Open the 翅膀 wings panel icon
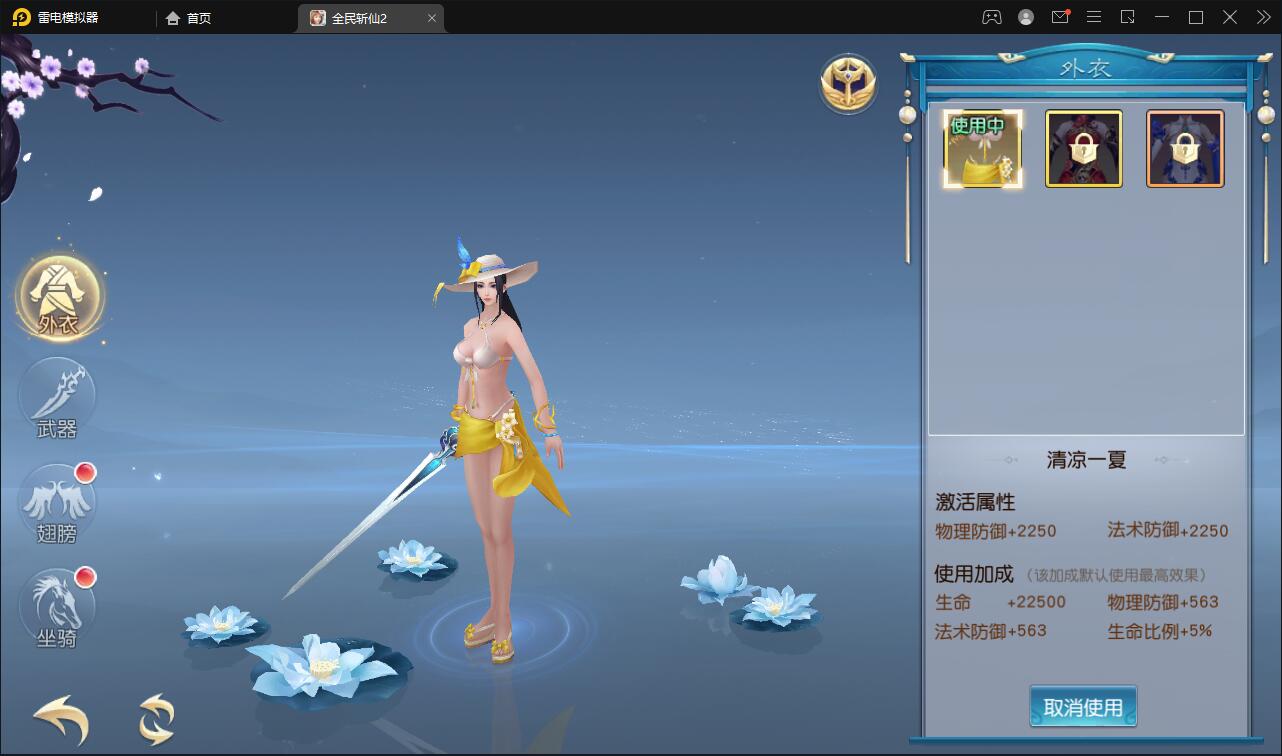The width and height of the screenshot is (1282, 756). (58, 500)
